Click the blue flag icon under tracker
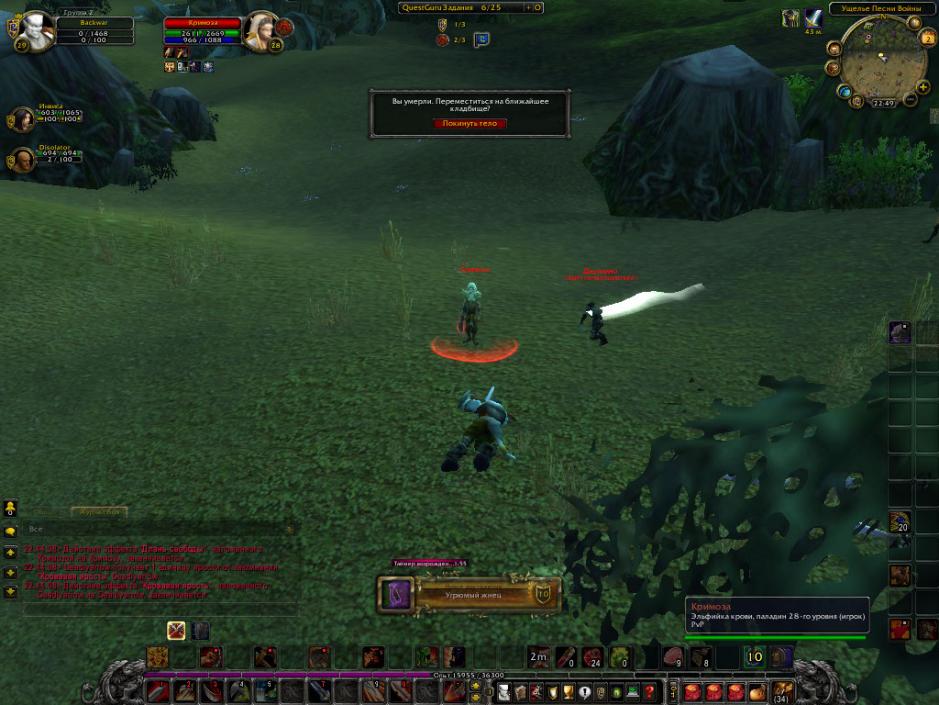The image size is (939, 705). point(481,40)
